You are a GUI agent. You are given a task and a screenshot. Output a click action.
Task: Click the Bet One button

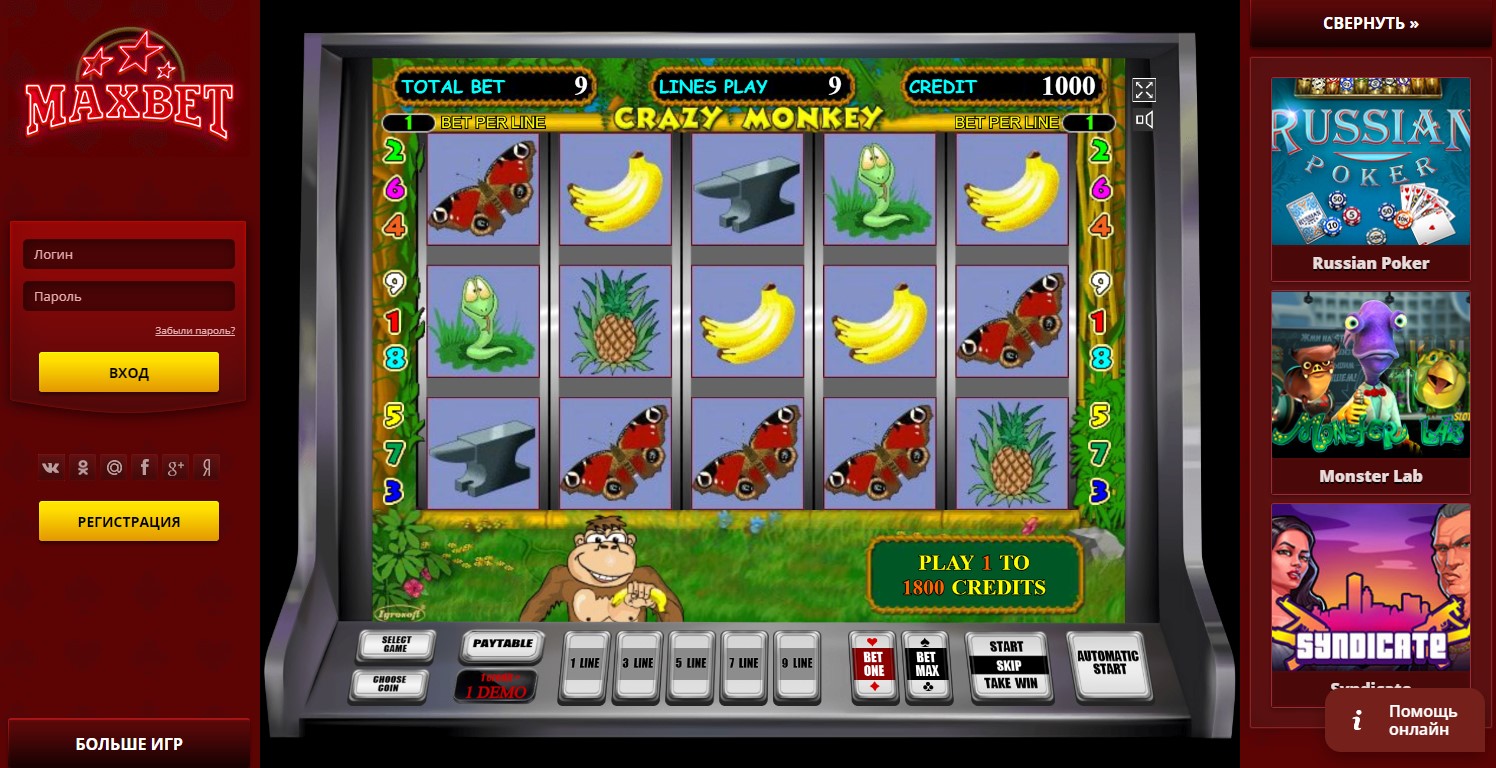tap(873, 665)
